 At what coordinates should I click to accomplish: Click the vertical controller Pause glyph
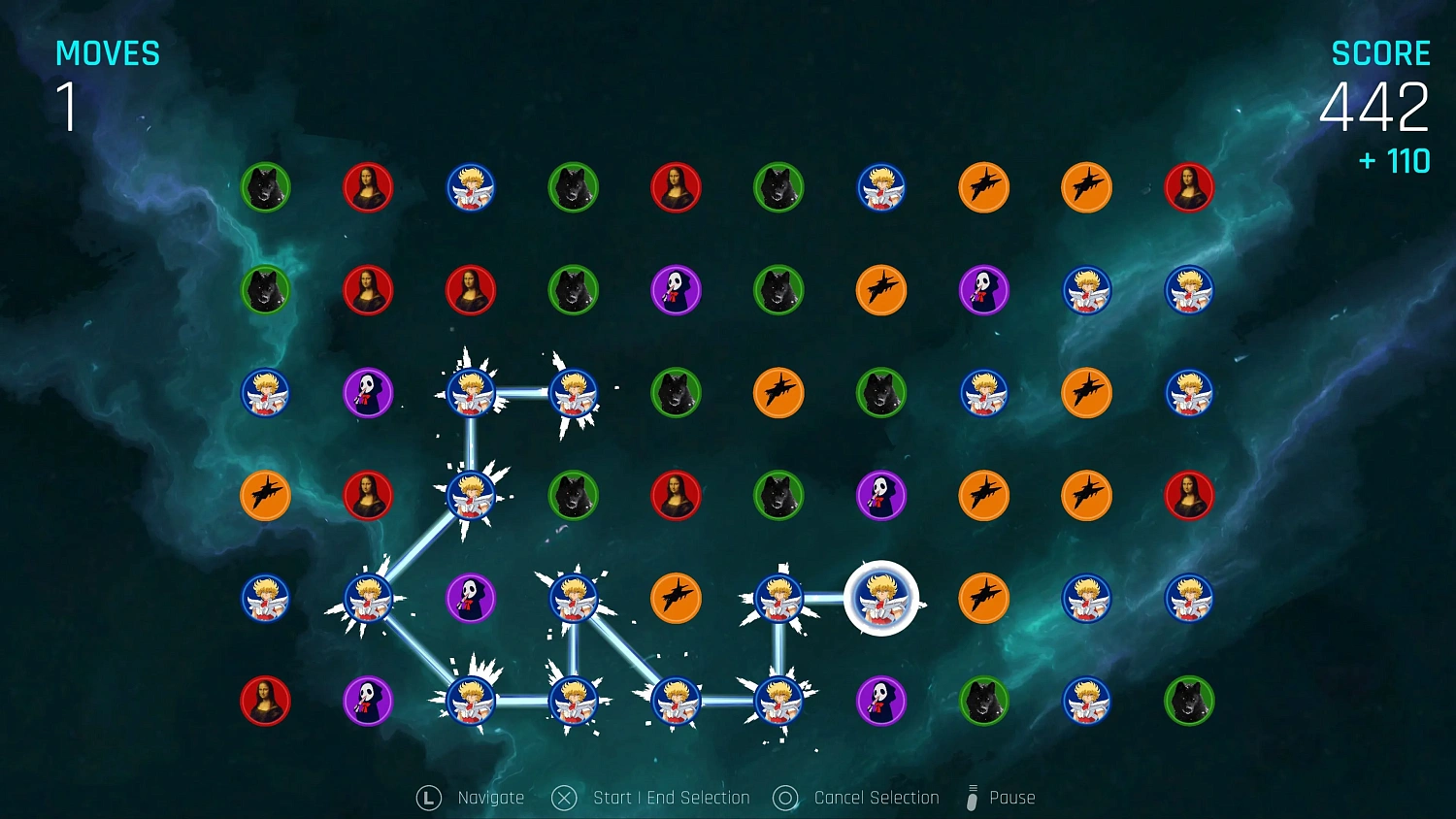971,797
